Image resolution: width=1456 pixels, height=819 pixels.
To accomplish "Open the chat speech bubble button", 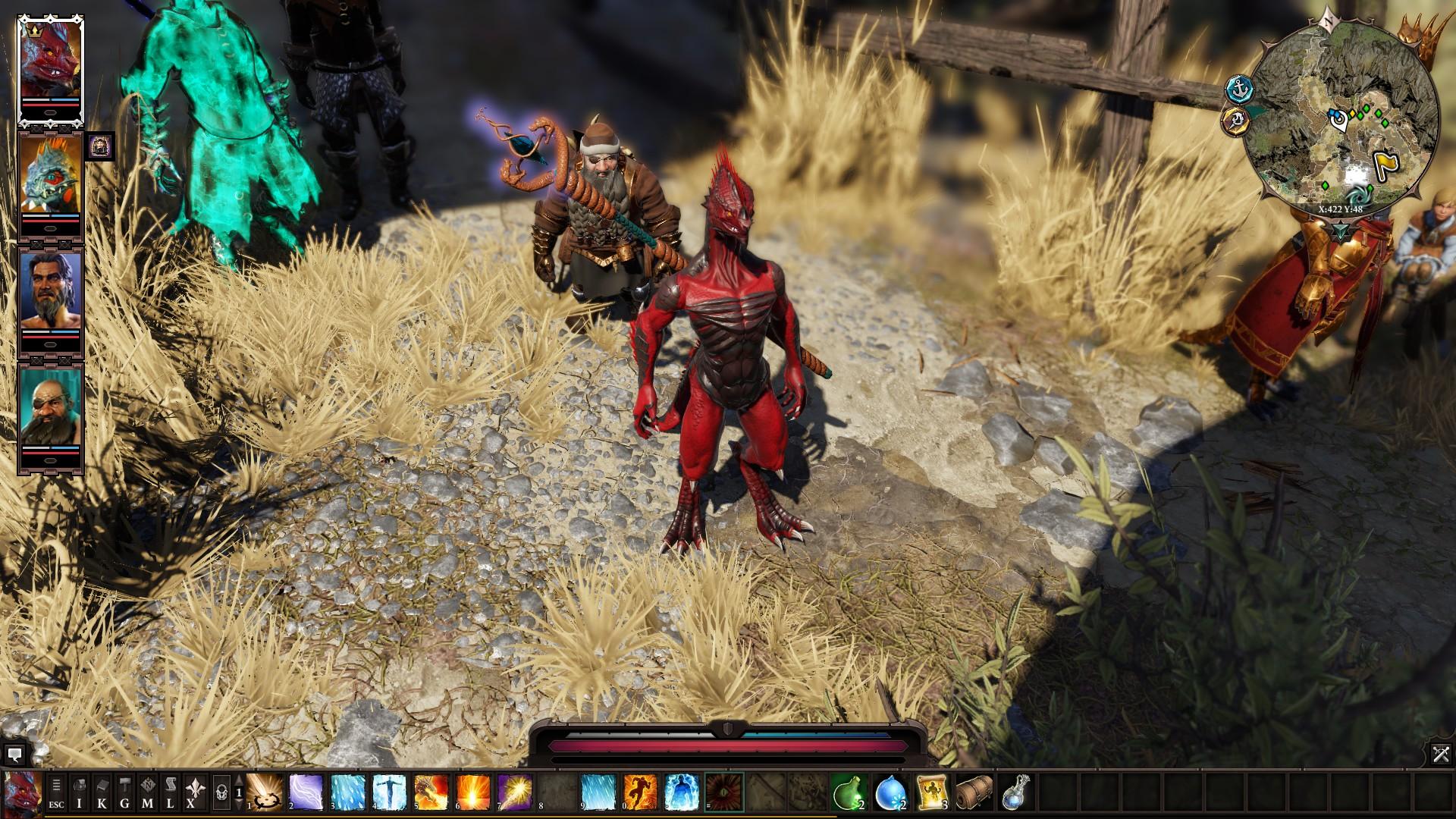I will tap(14, 755).
